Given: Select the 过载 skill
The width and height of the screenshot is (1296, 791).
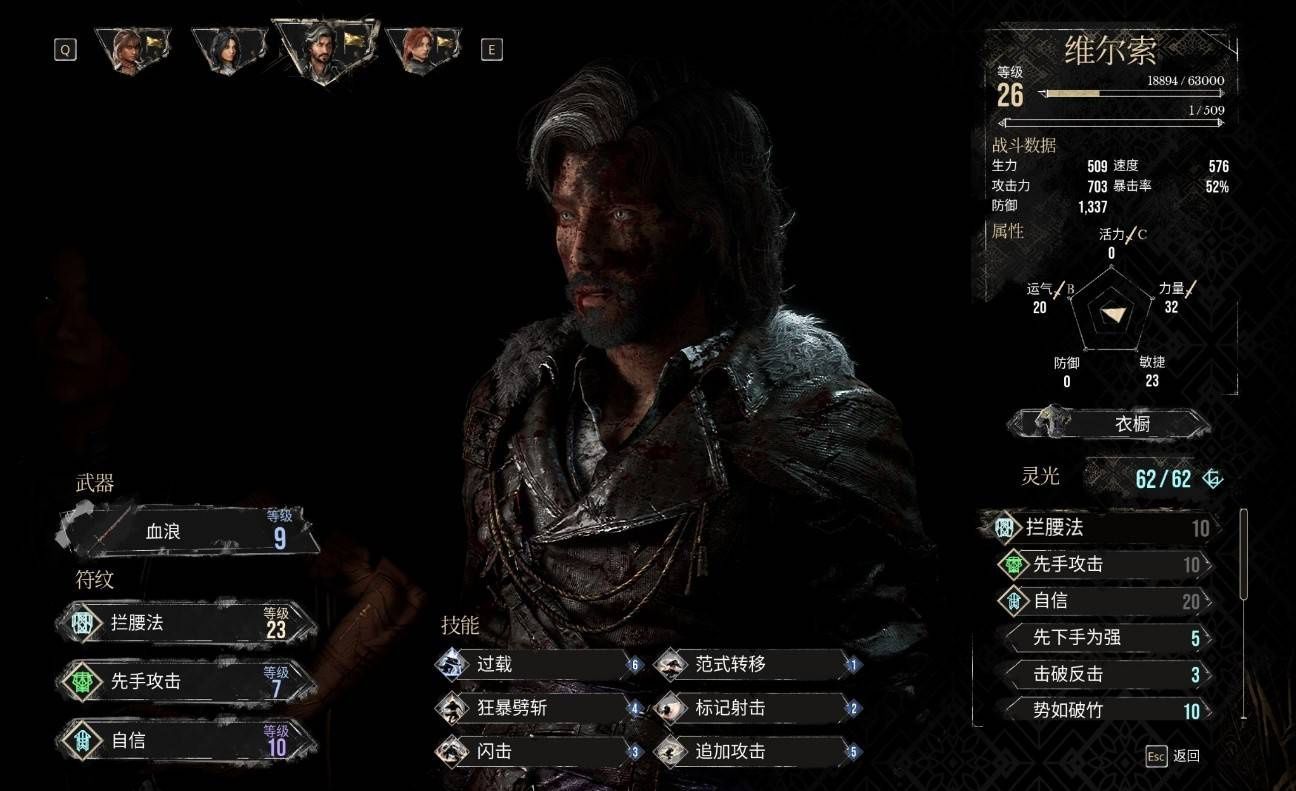Looking at the screenshot, I should click(540, 664).
